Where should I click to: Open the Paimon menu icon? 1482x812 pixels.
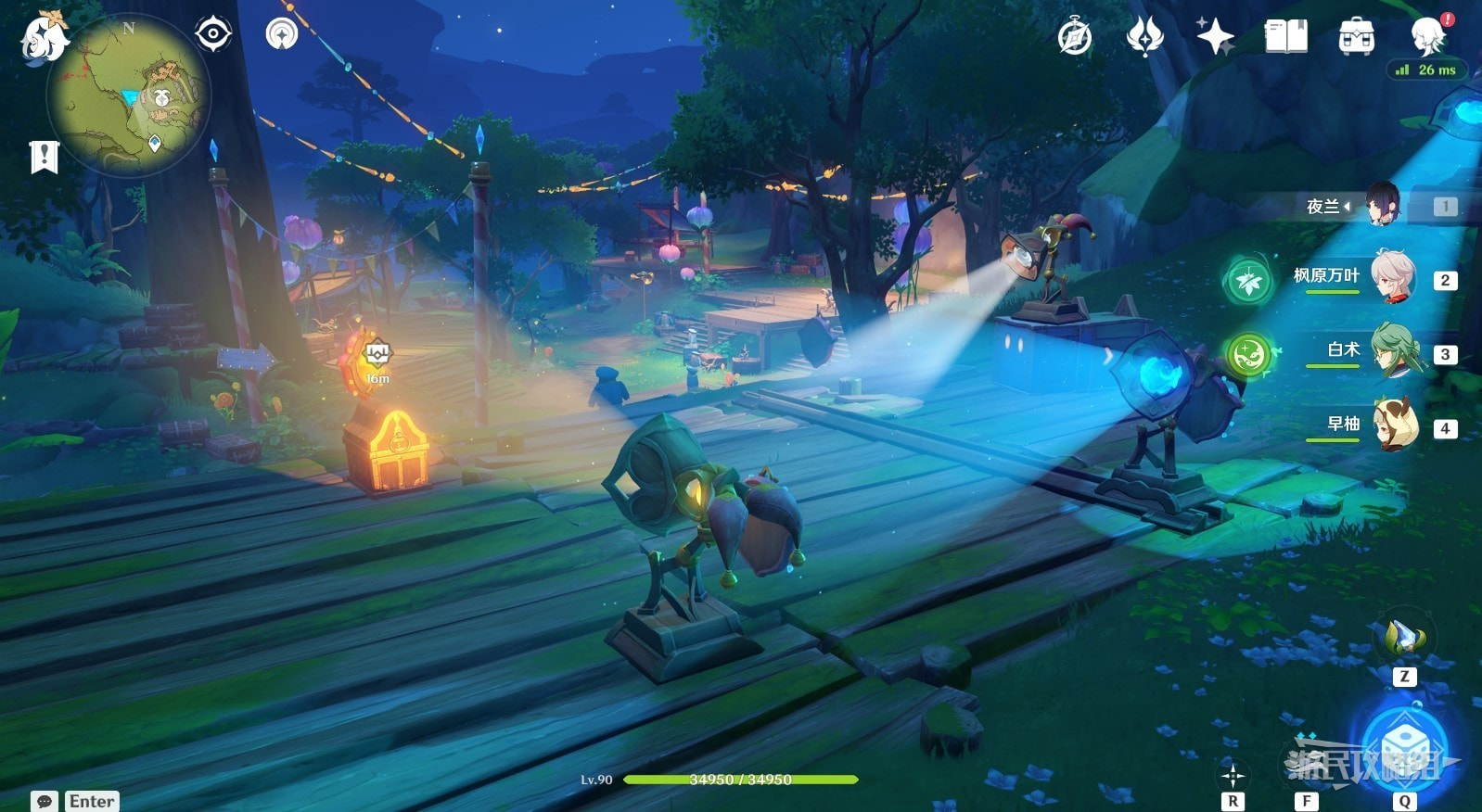click(x=43, y=37)
